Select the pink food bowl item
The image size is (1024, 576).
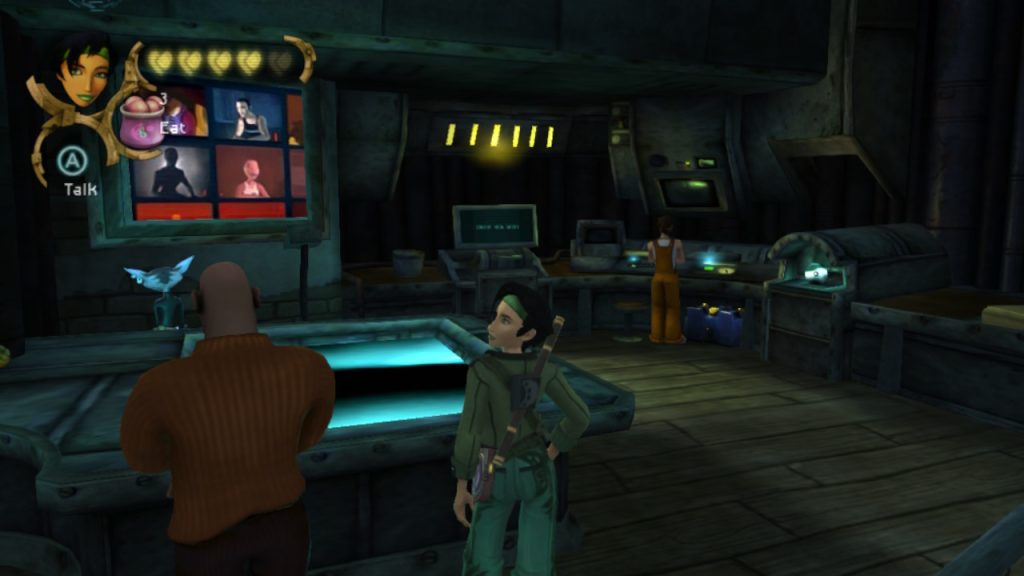(x=141, y=122)
